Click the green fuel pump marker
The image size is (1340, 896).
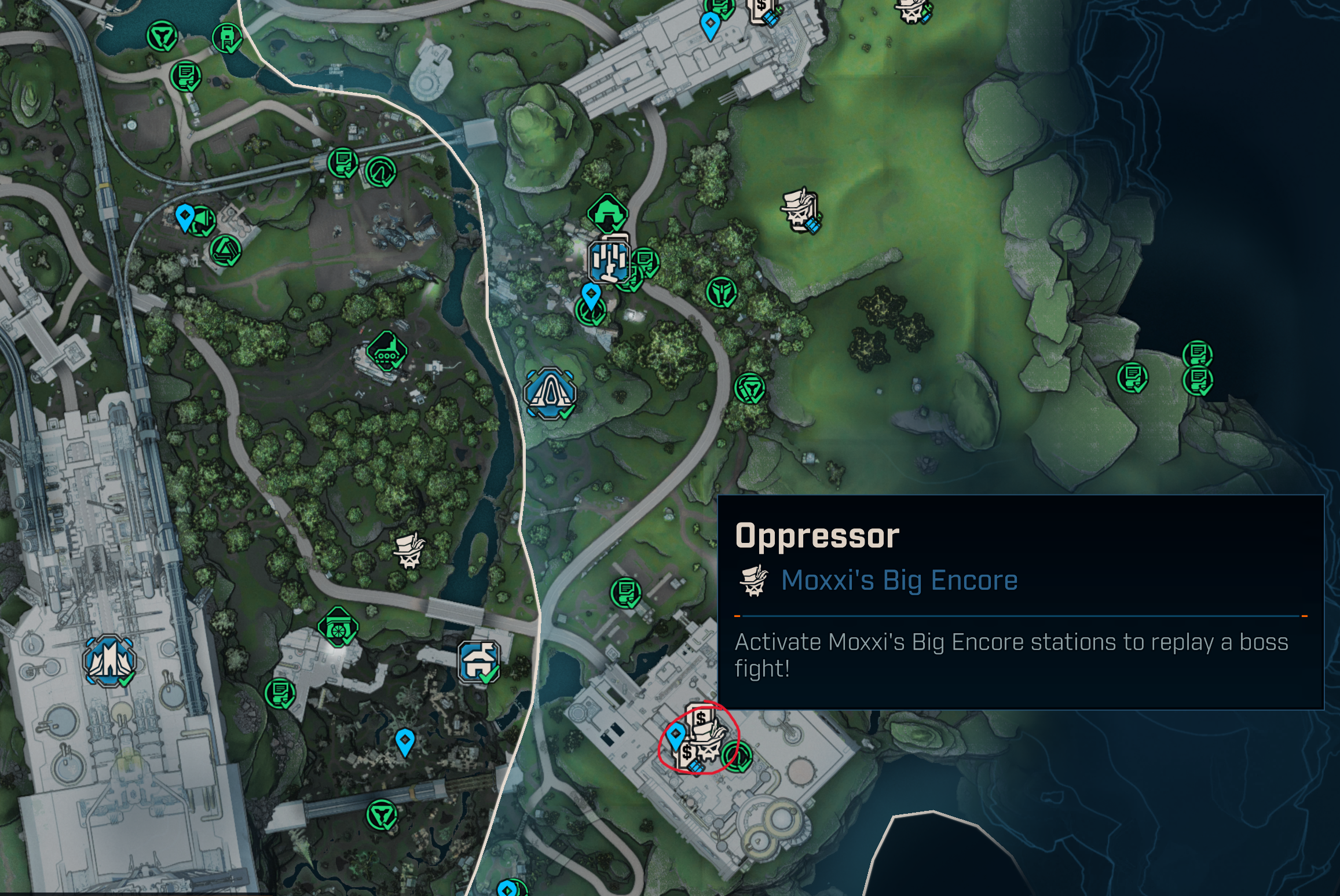[228, 38]
